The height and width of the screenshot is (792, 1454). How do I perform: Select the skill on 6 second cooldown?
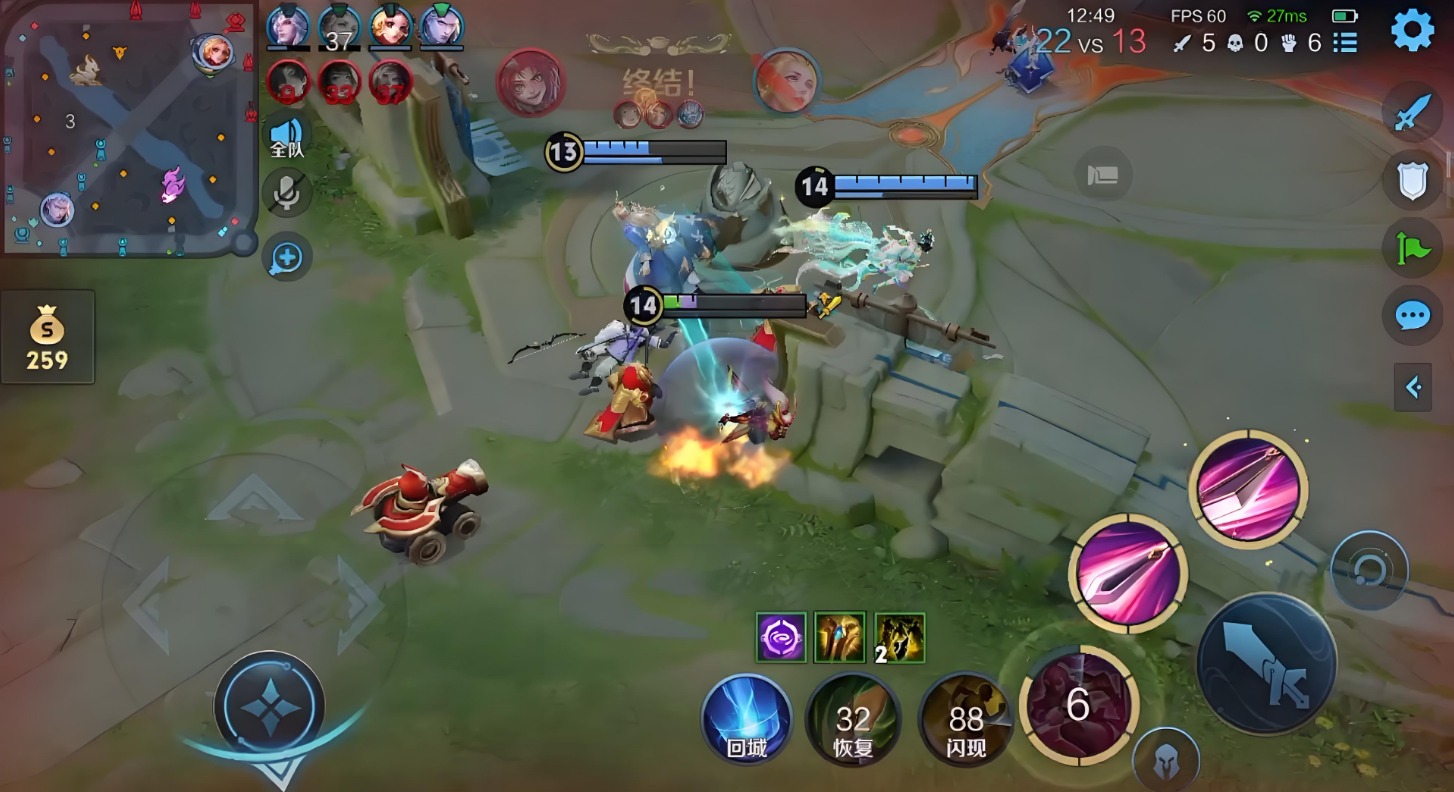(x=1078, y=704)
